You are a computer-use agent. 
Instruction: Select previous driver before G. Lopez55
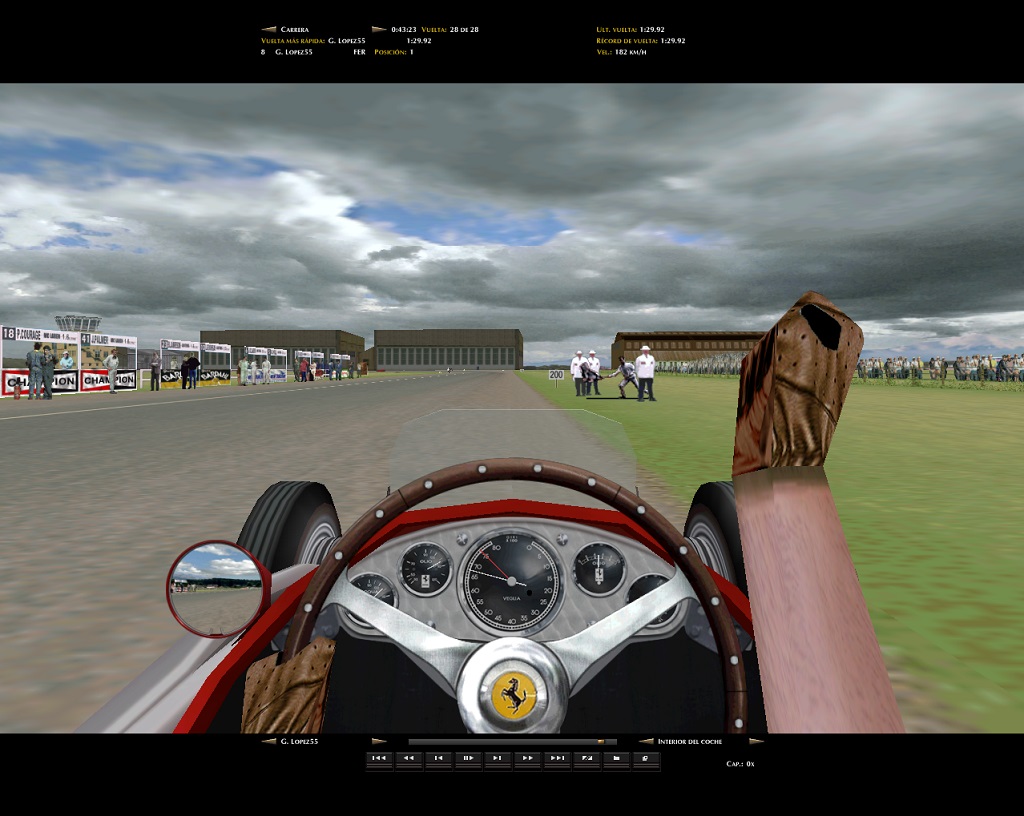[x=268, y=741]
